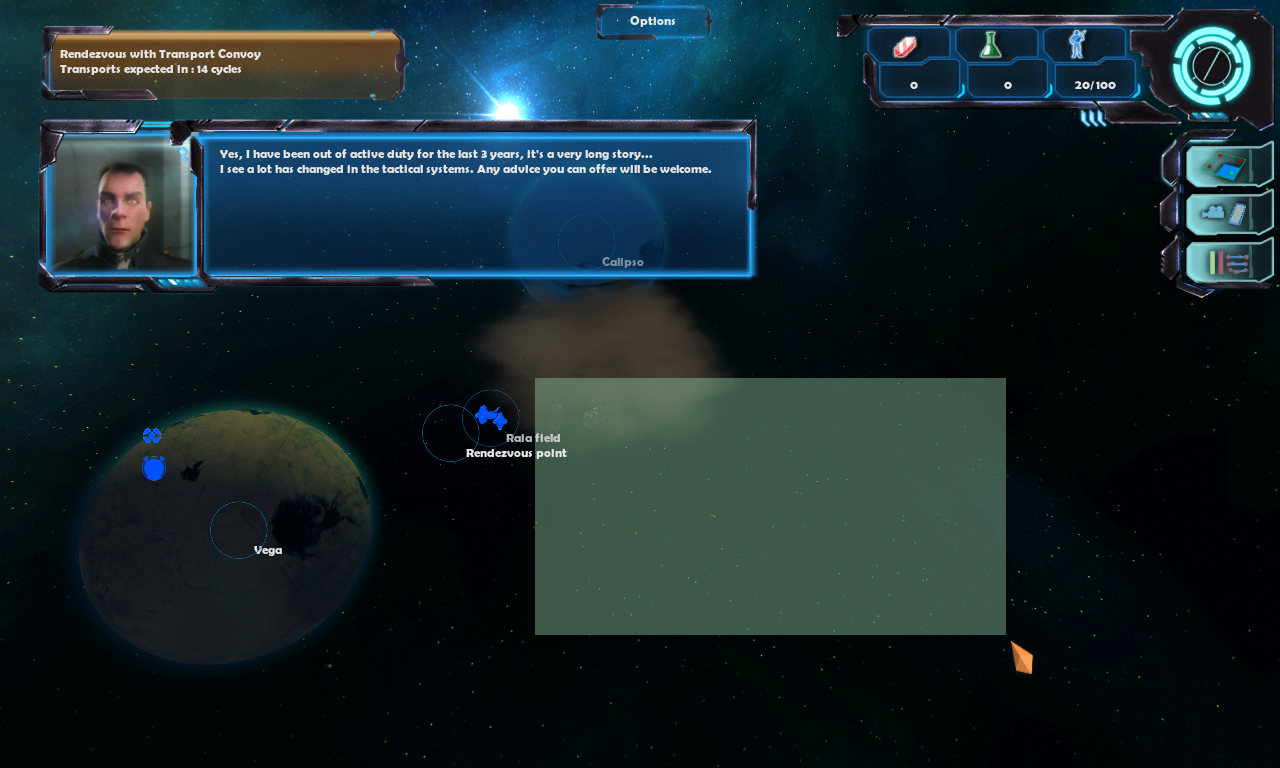Click the Transport Convoy objective panel
The width and height of the screenshot is (1280, 768).
[x=222, y=62]
